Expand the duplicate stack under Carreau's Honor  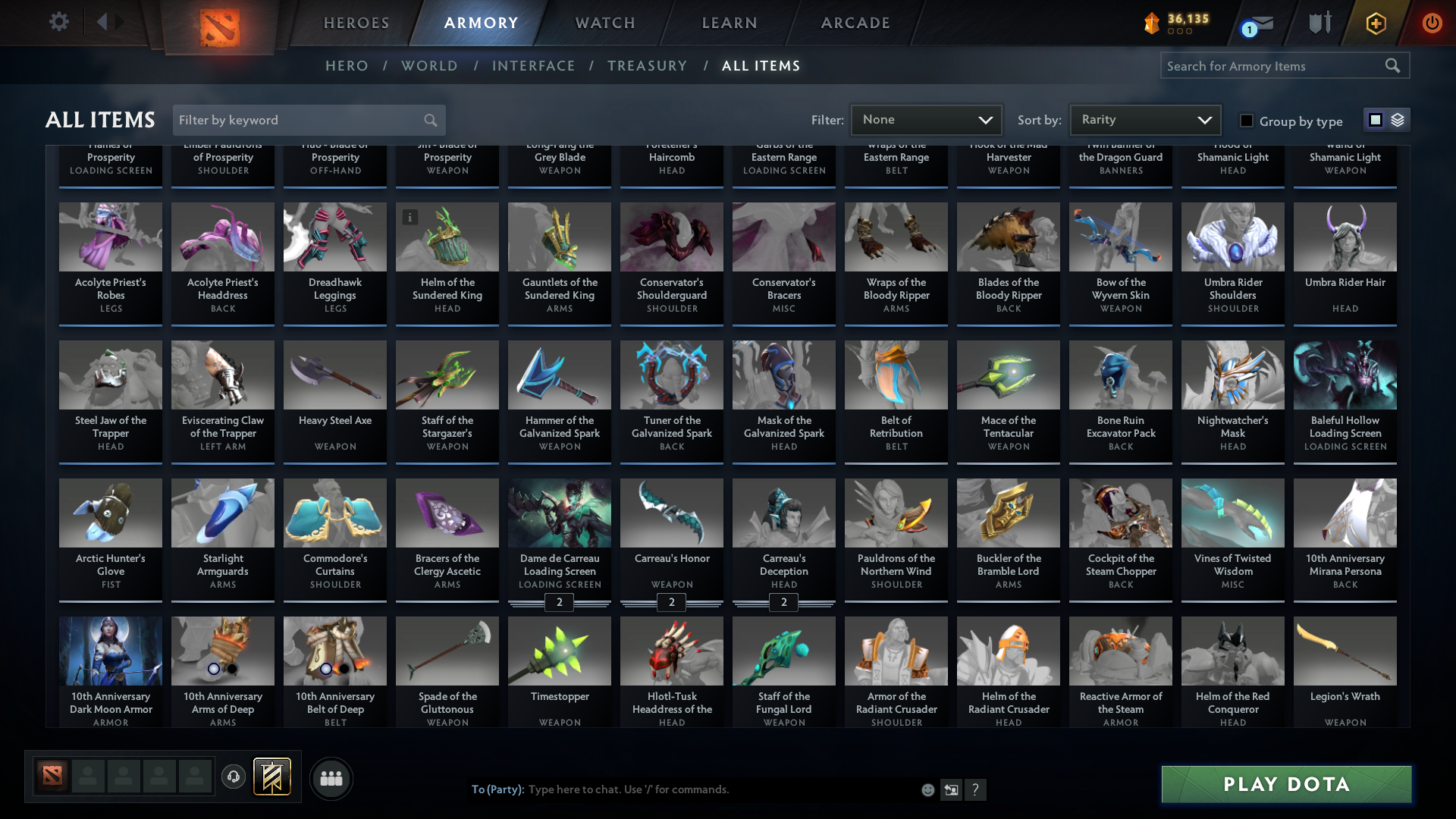pyautogui.click(x=671, y=602)
